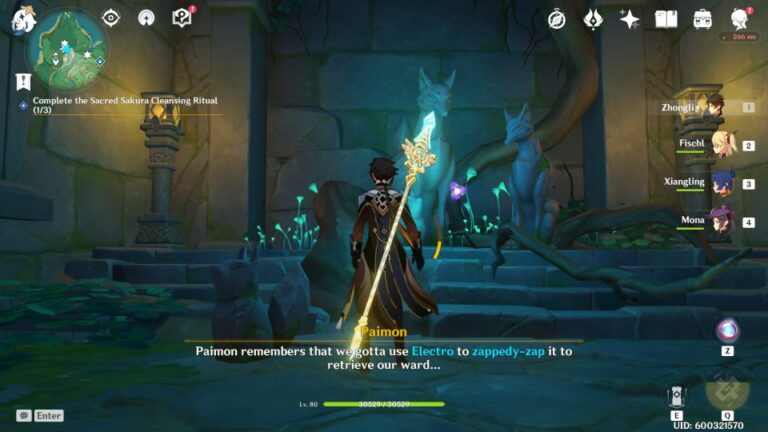Click the quest navigation eye icon
The width and height of the screenshot is (768, 432).
(112, 18)
